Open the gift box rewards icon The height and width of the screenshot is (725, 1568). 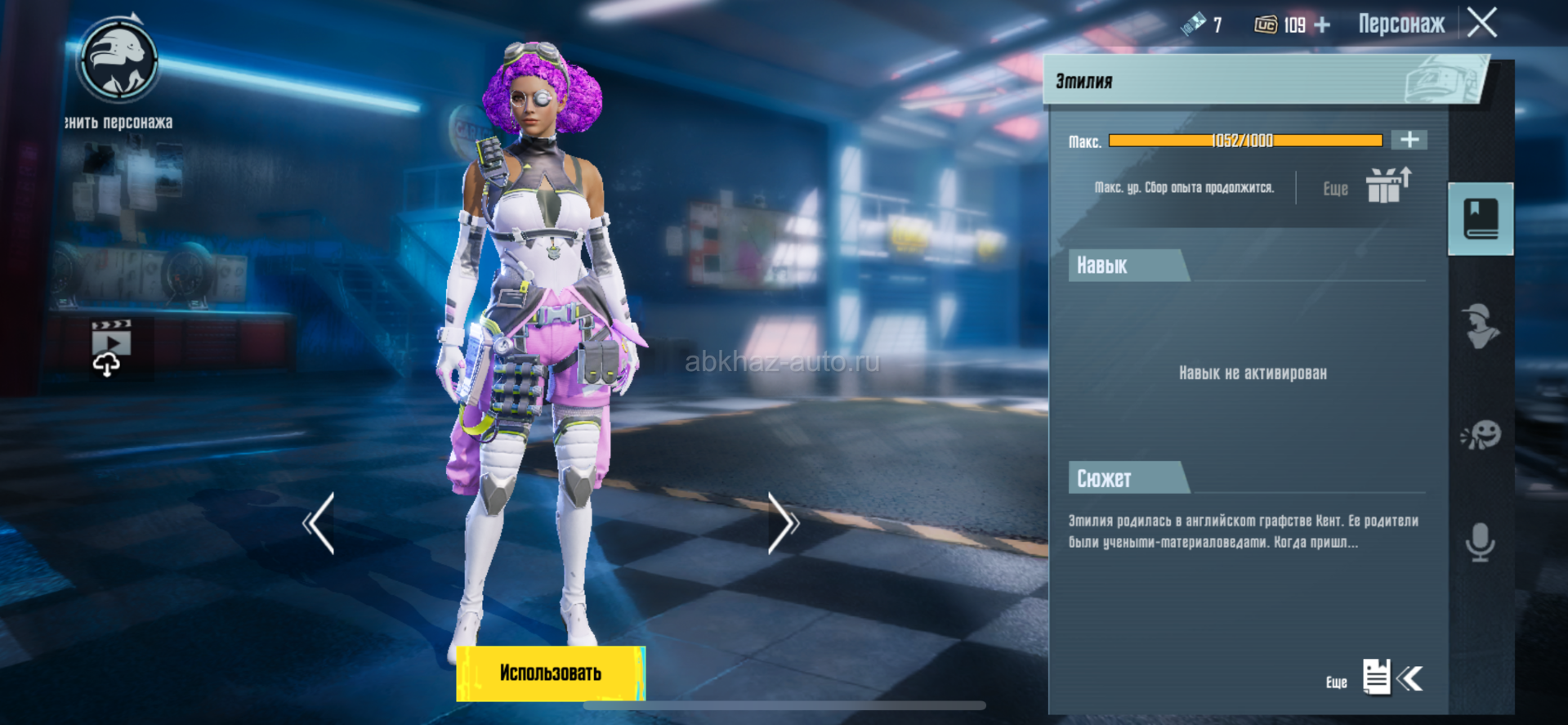pyautogui.click(x=1387, y=186)
